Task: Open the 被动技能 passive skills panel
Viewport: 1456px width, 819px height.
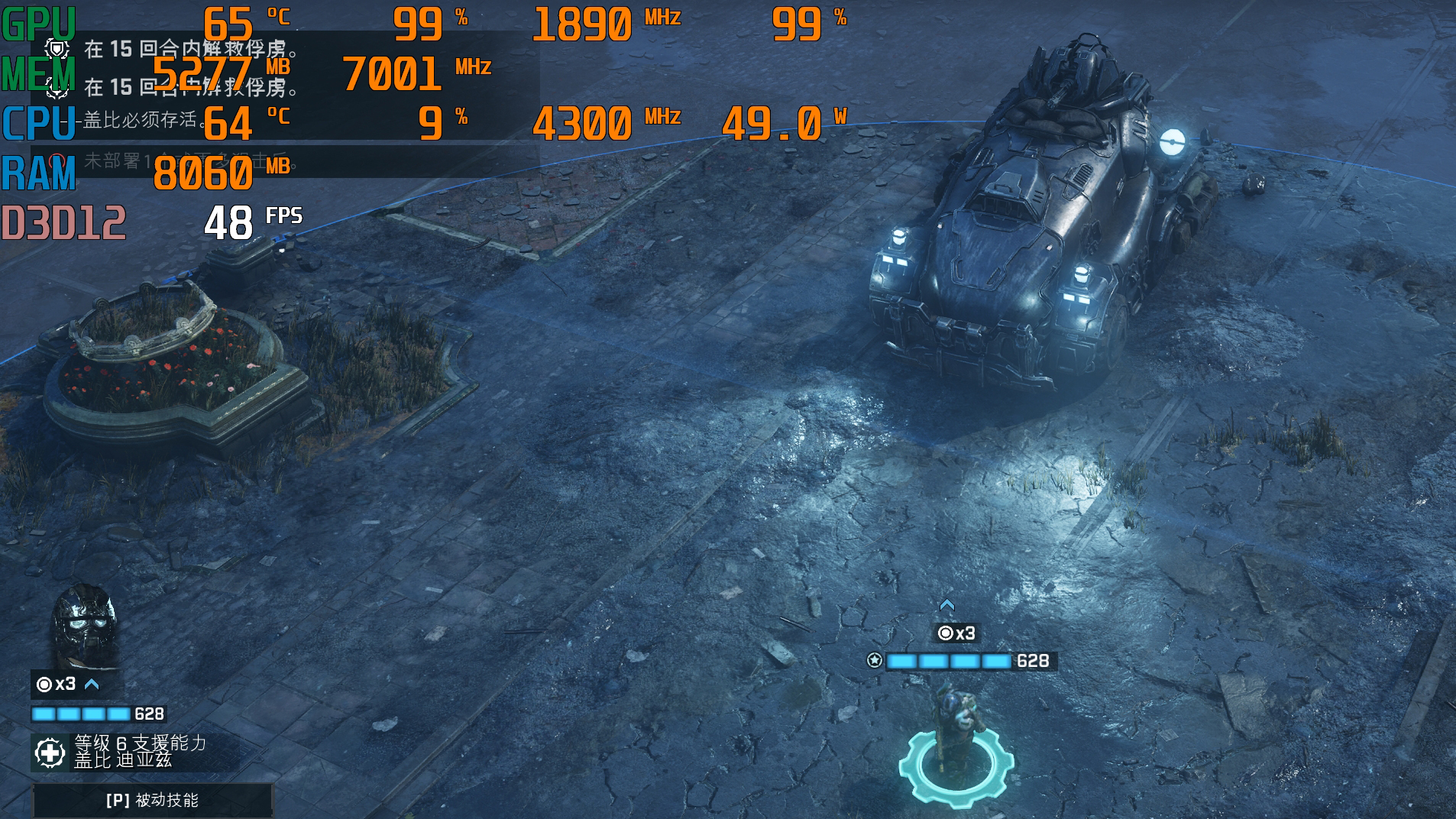Action: (x=152, y=800)
